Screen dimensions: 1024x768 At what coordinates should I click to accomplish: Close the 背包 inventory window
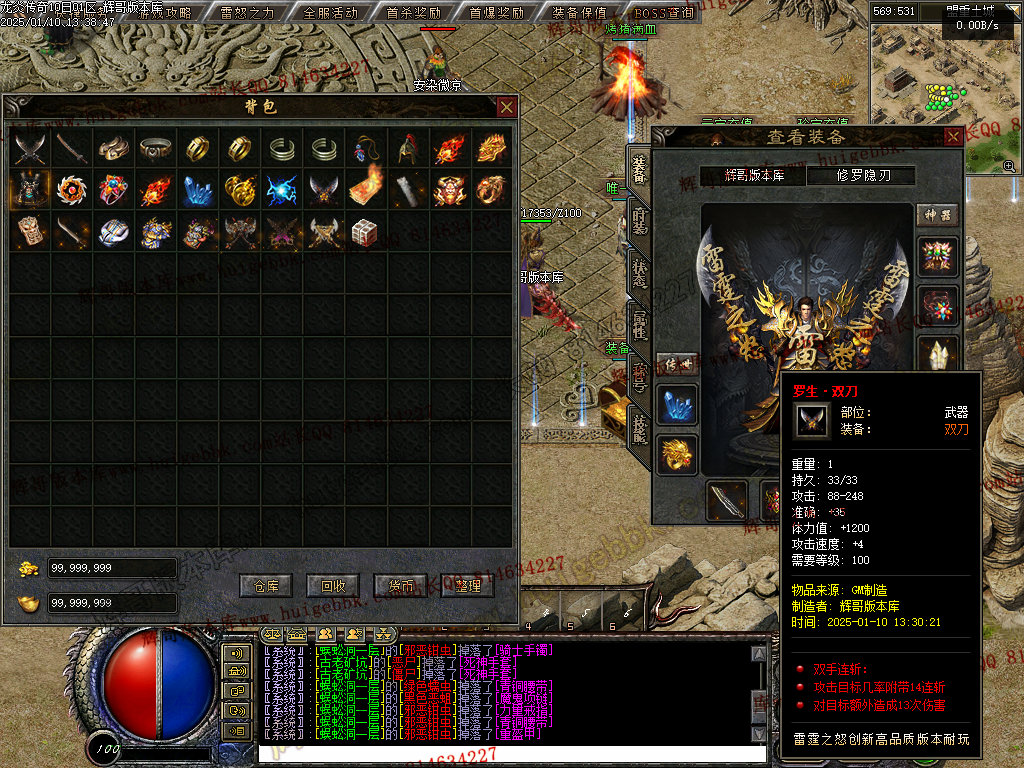(507, 107)
